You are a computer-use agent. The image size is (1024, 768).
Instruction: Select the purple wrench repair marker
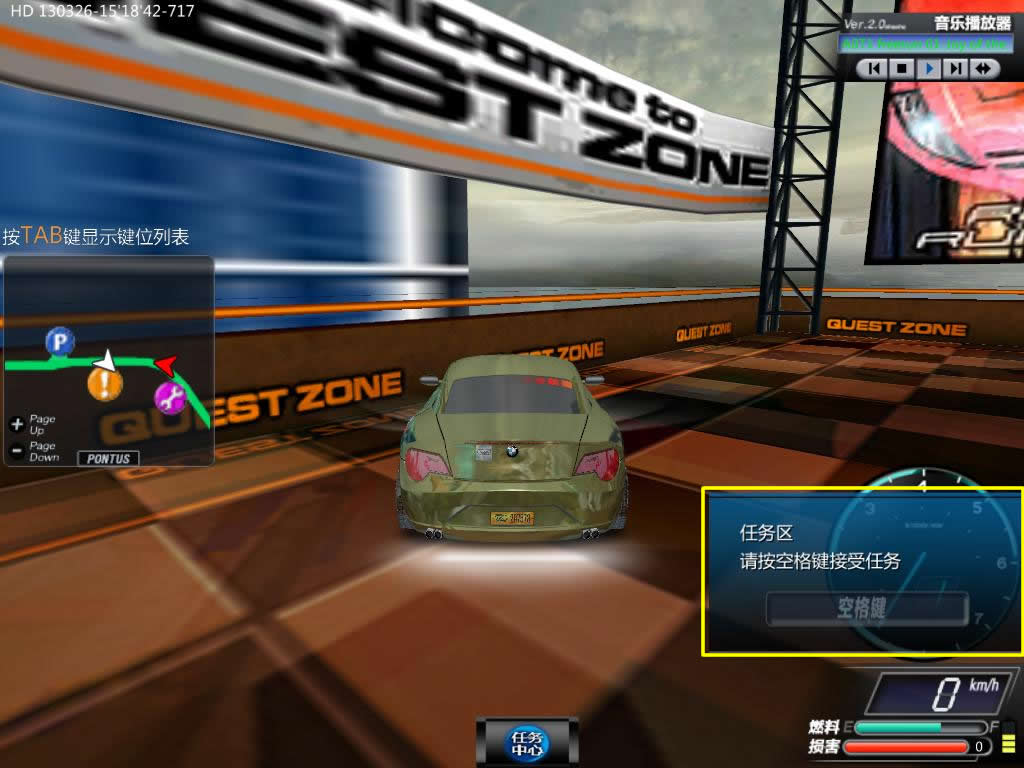pos(170,397)
